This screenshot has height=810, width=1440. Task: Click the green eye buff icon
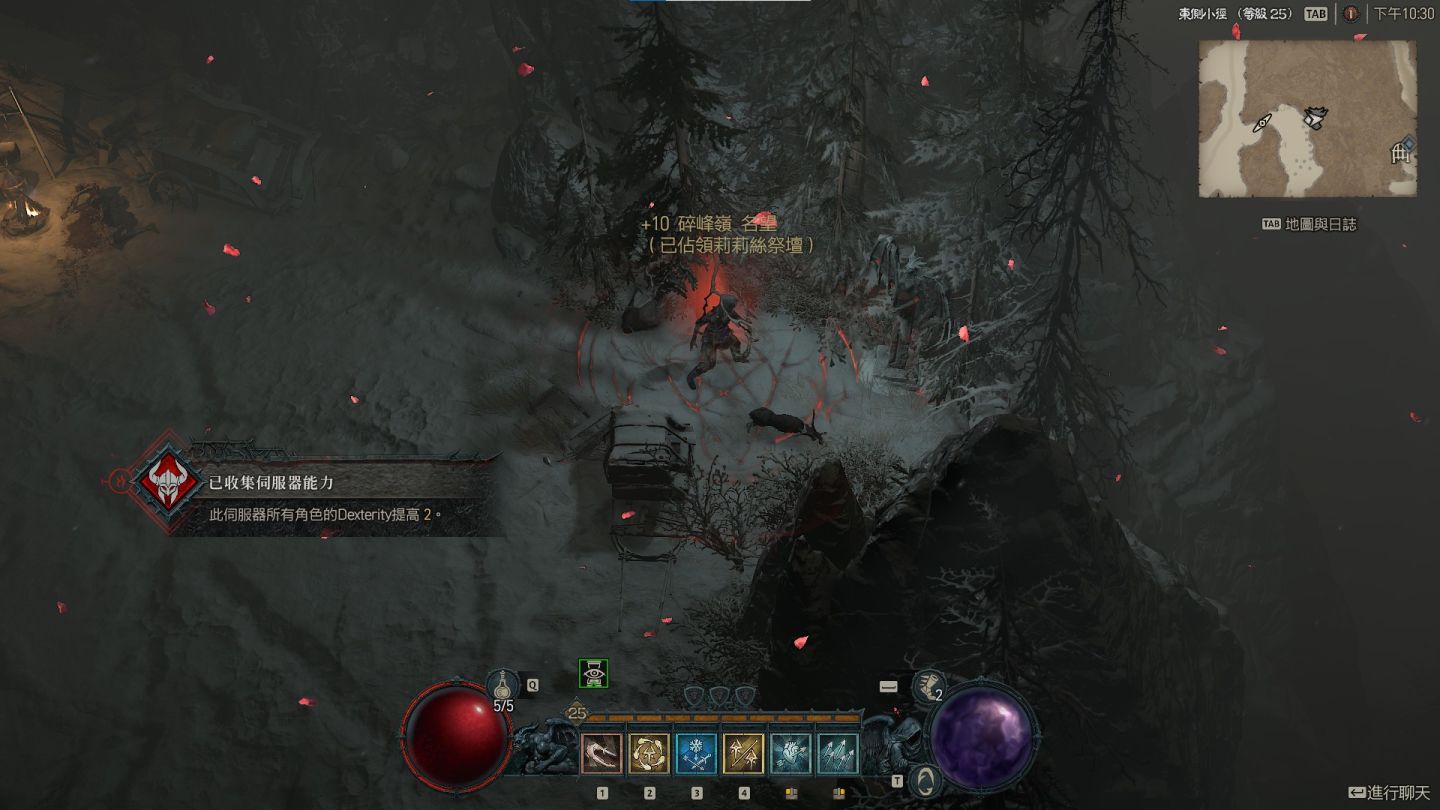pos(594,674)
